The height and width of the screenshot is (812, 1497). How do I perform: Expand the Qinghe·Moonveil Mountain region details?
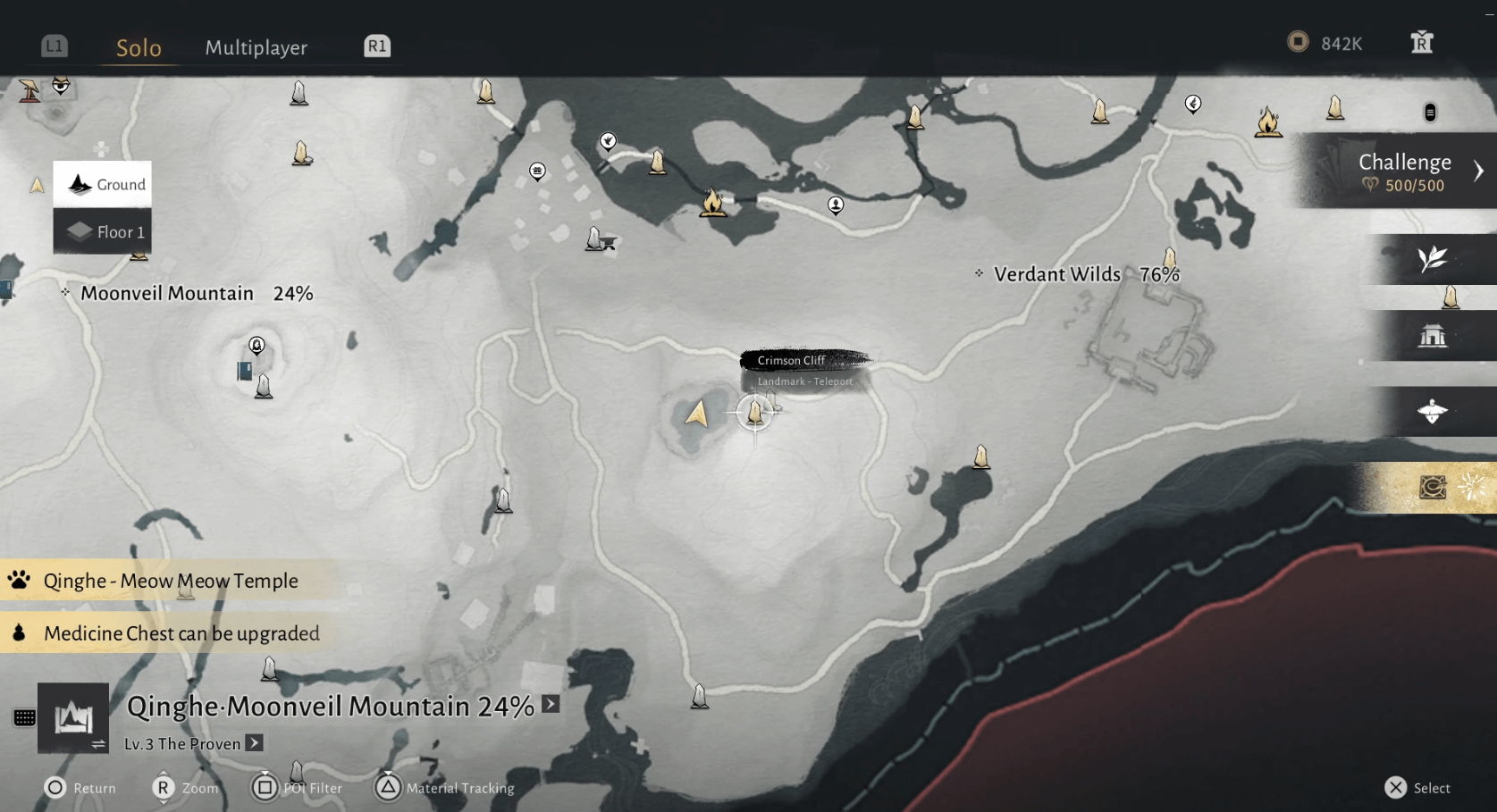point(551,705)
